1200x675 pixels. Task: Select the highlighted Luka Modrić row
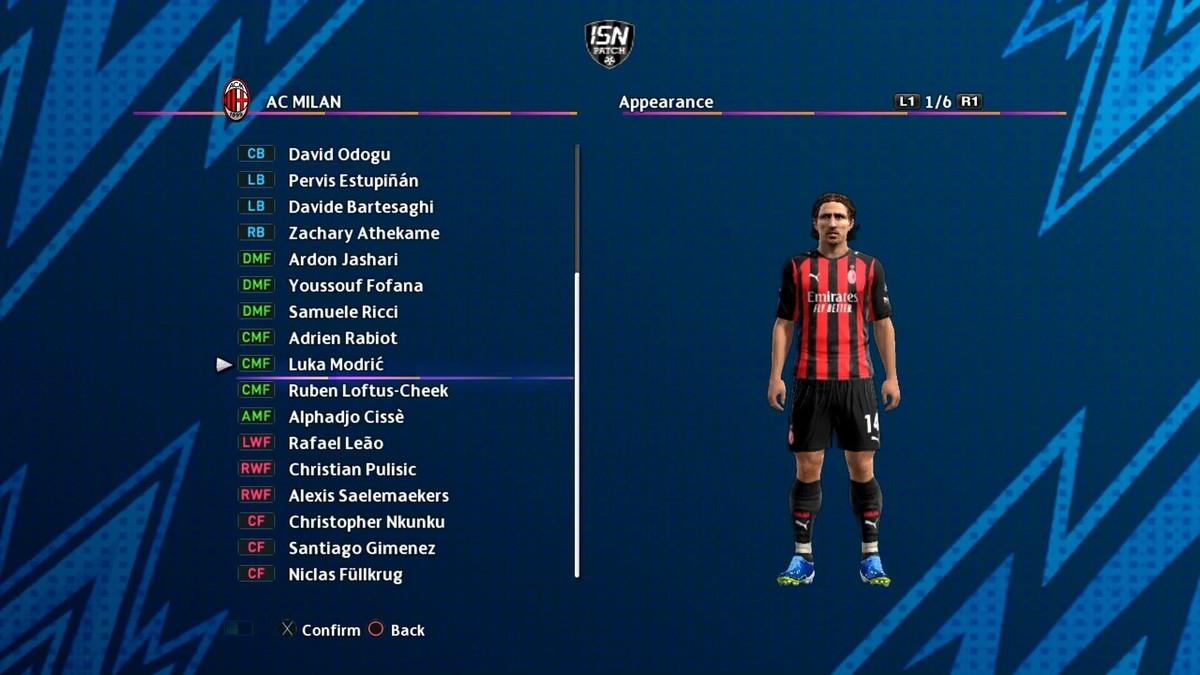[336, 364]
